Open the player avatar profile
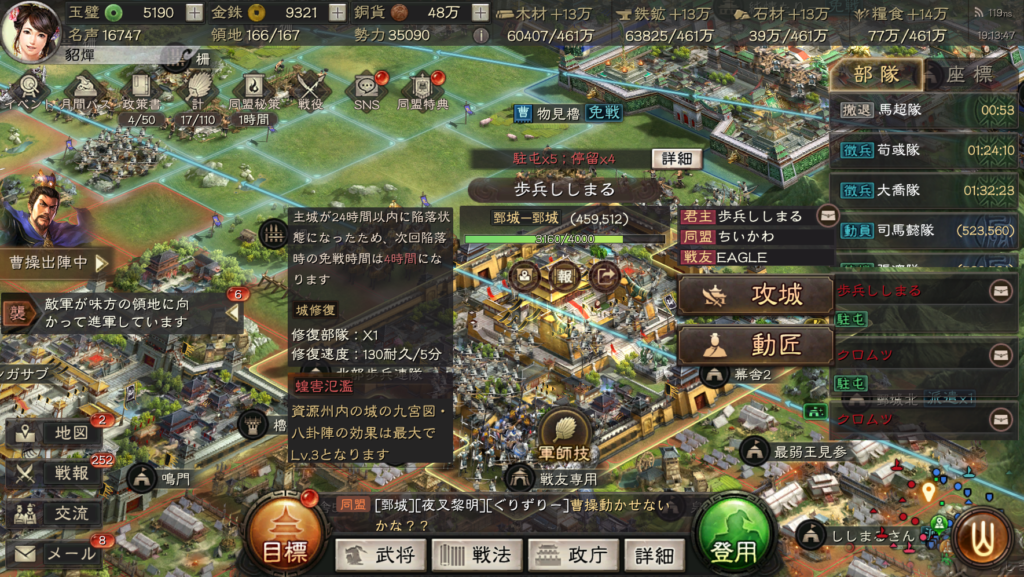 pyautogui.click(x=32, y=28)
